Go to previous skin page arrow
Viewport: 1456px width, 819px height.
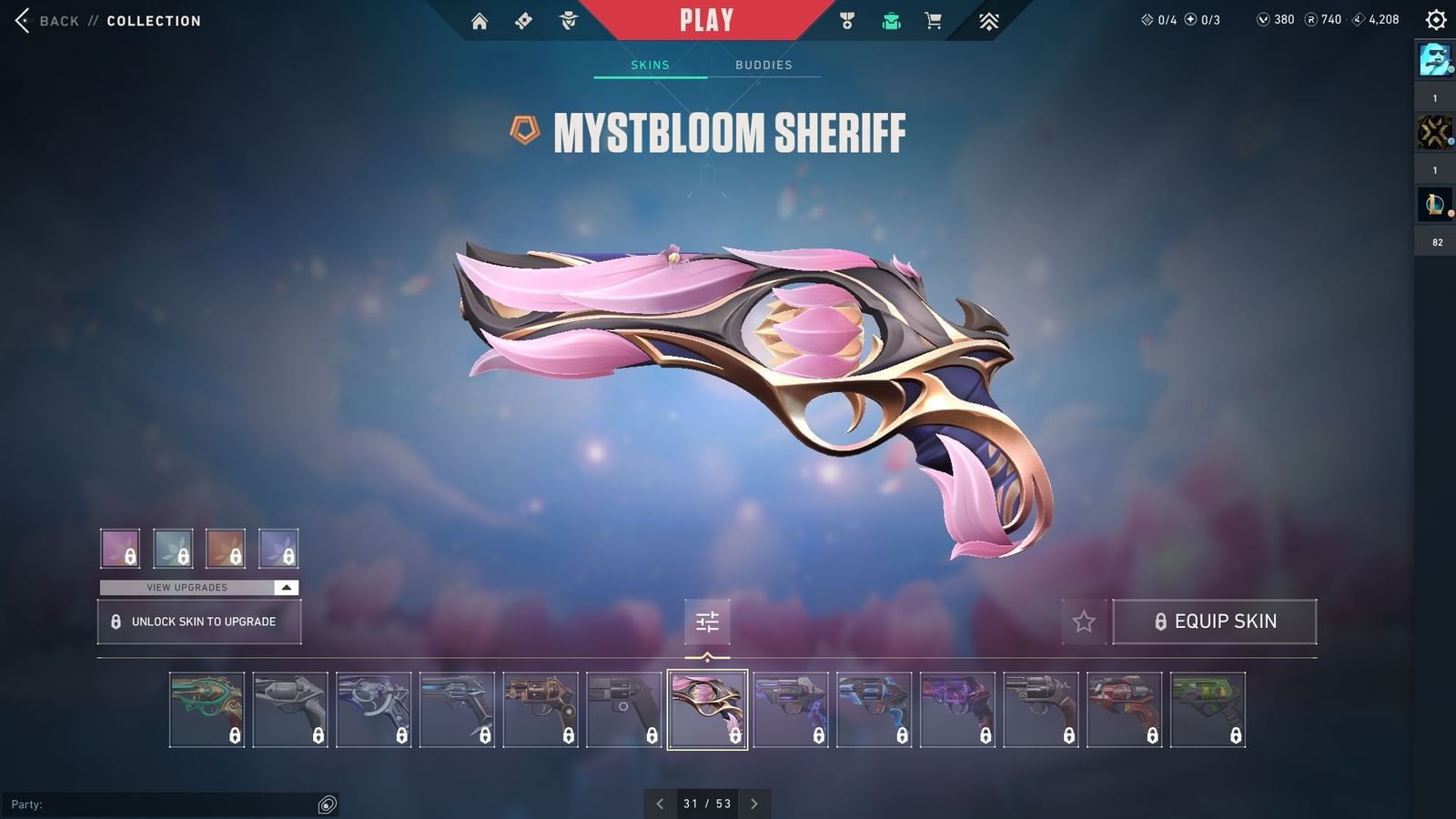click(660, 804)
